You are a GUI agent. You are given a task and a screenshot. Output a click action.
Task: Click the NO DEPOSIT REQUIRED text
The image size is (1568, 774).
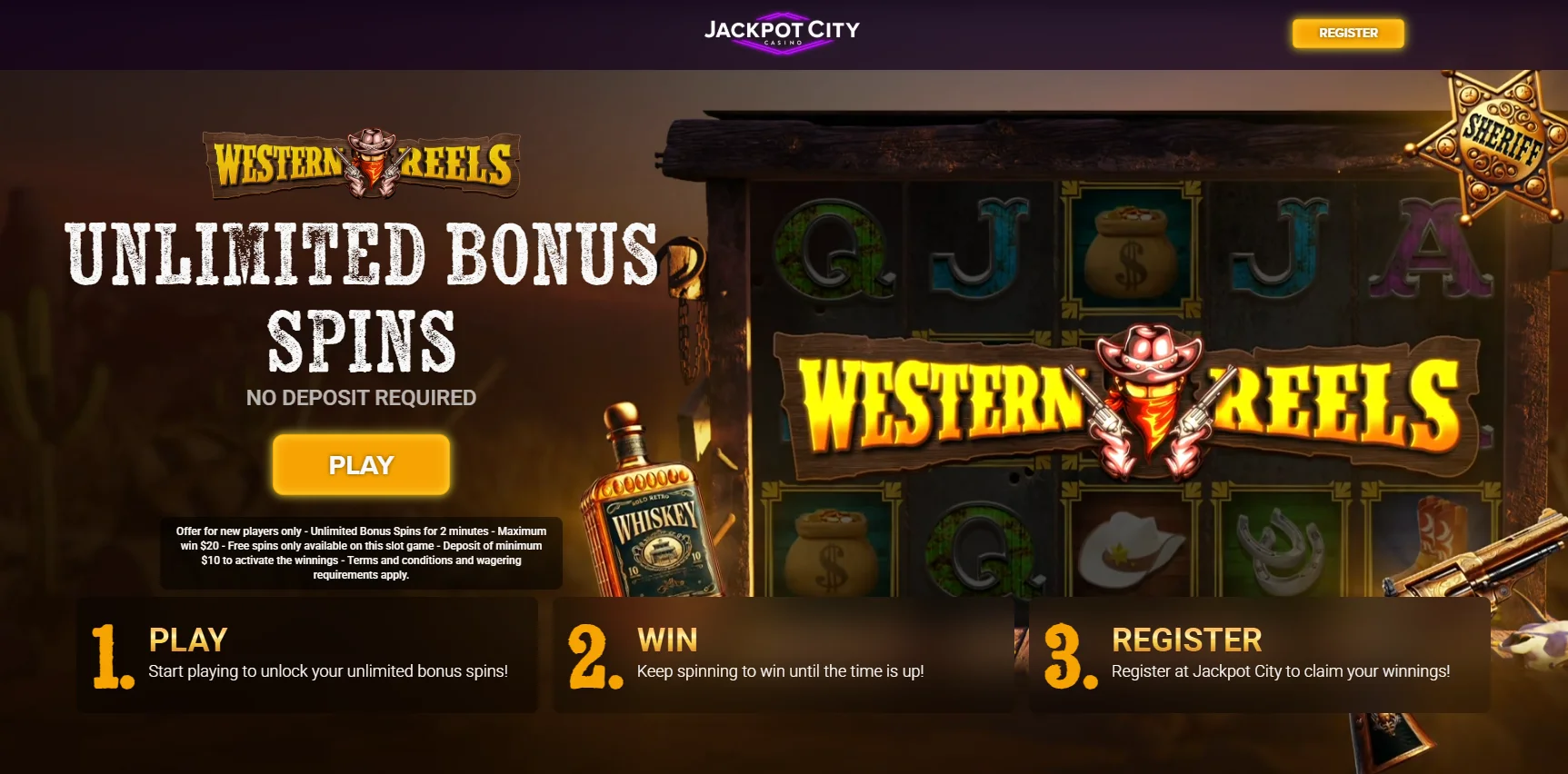pyautogui.click(x=361, y=397)
